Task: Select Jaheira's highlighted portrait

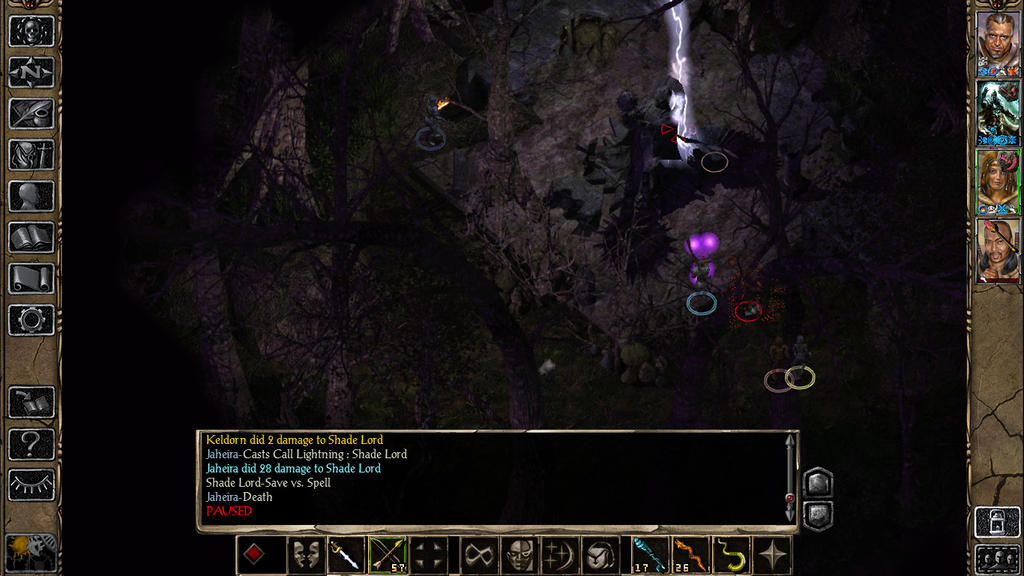Action: point(997,181)
